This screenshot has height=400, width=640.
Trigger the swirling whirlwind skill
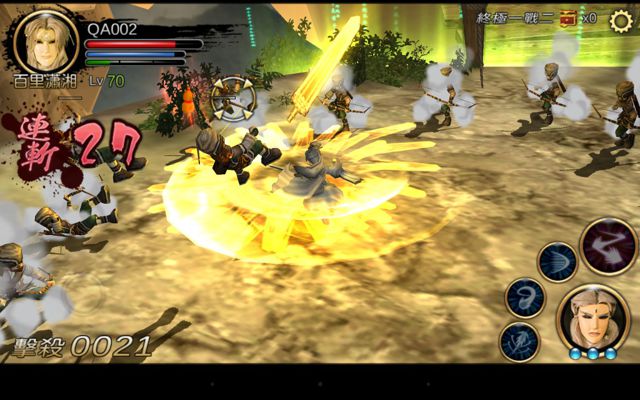(x=524, y=297)
